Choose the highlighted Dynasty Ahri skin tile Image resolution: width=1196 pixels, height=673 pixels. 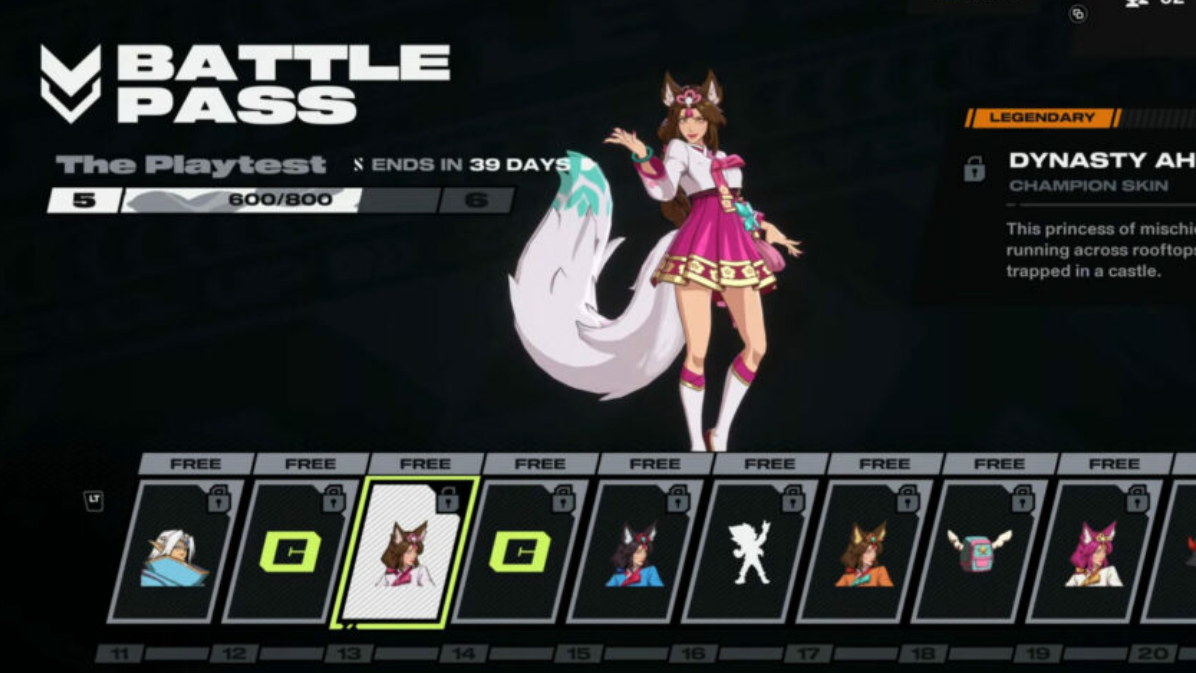coord(405,552)
